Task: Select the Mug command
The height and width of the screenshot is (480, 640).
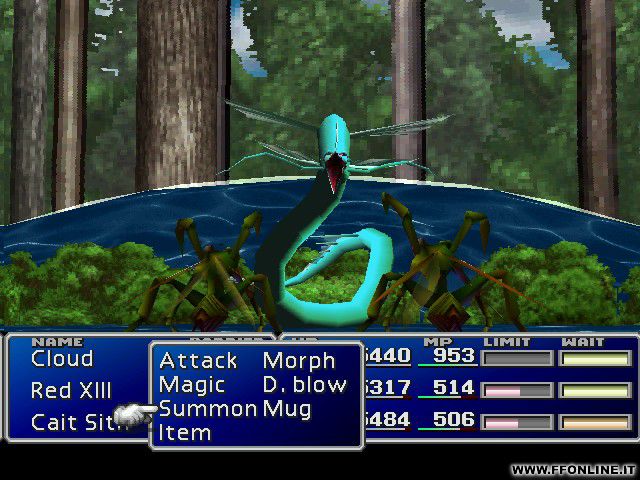Action: [286, 409]
